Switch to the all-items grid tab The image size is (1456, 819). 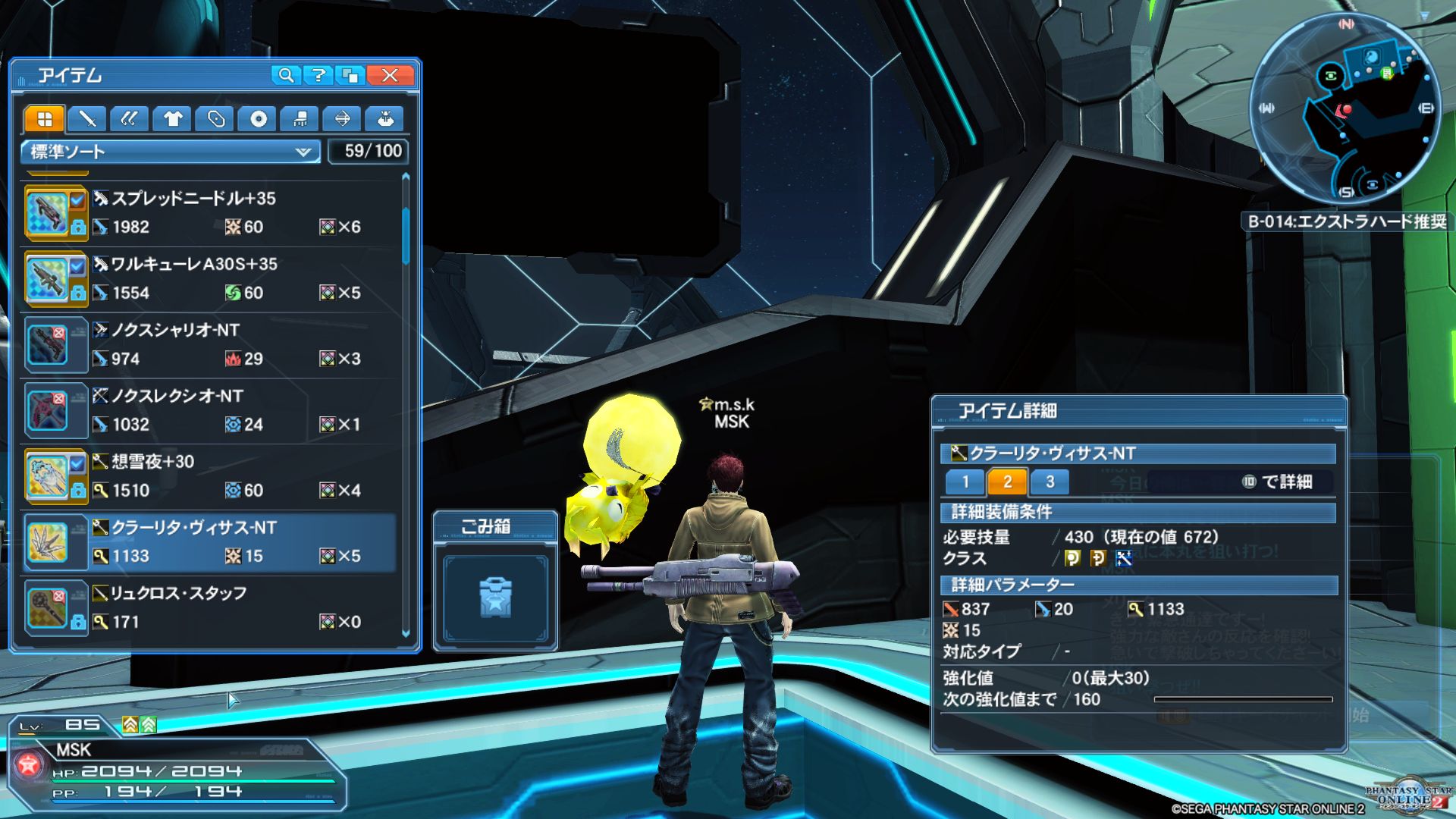pos(45,119)
